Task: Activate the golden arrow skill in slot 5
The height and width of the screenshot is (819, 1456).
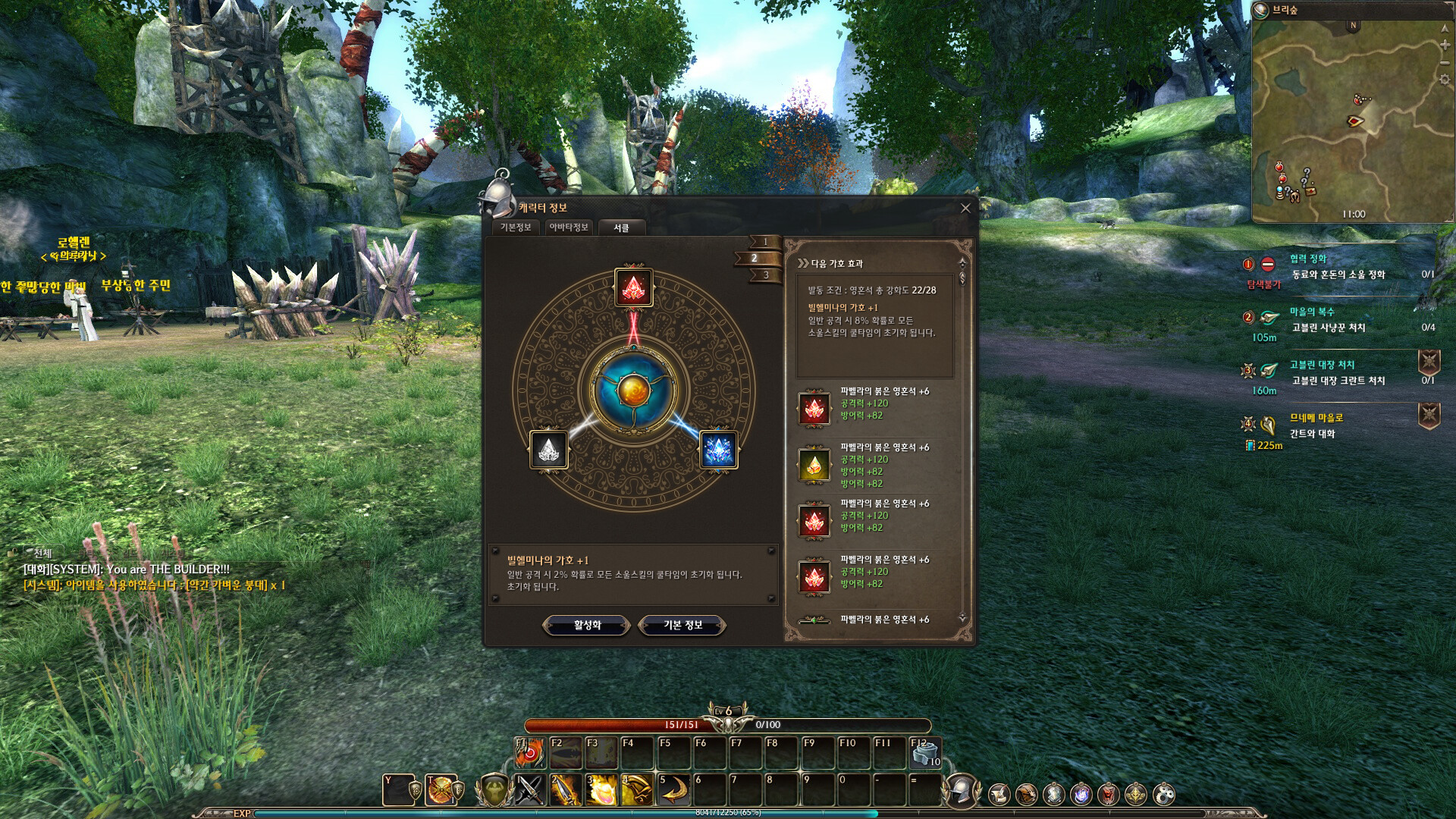Action: 673,790
